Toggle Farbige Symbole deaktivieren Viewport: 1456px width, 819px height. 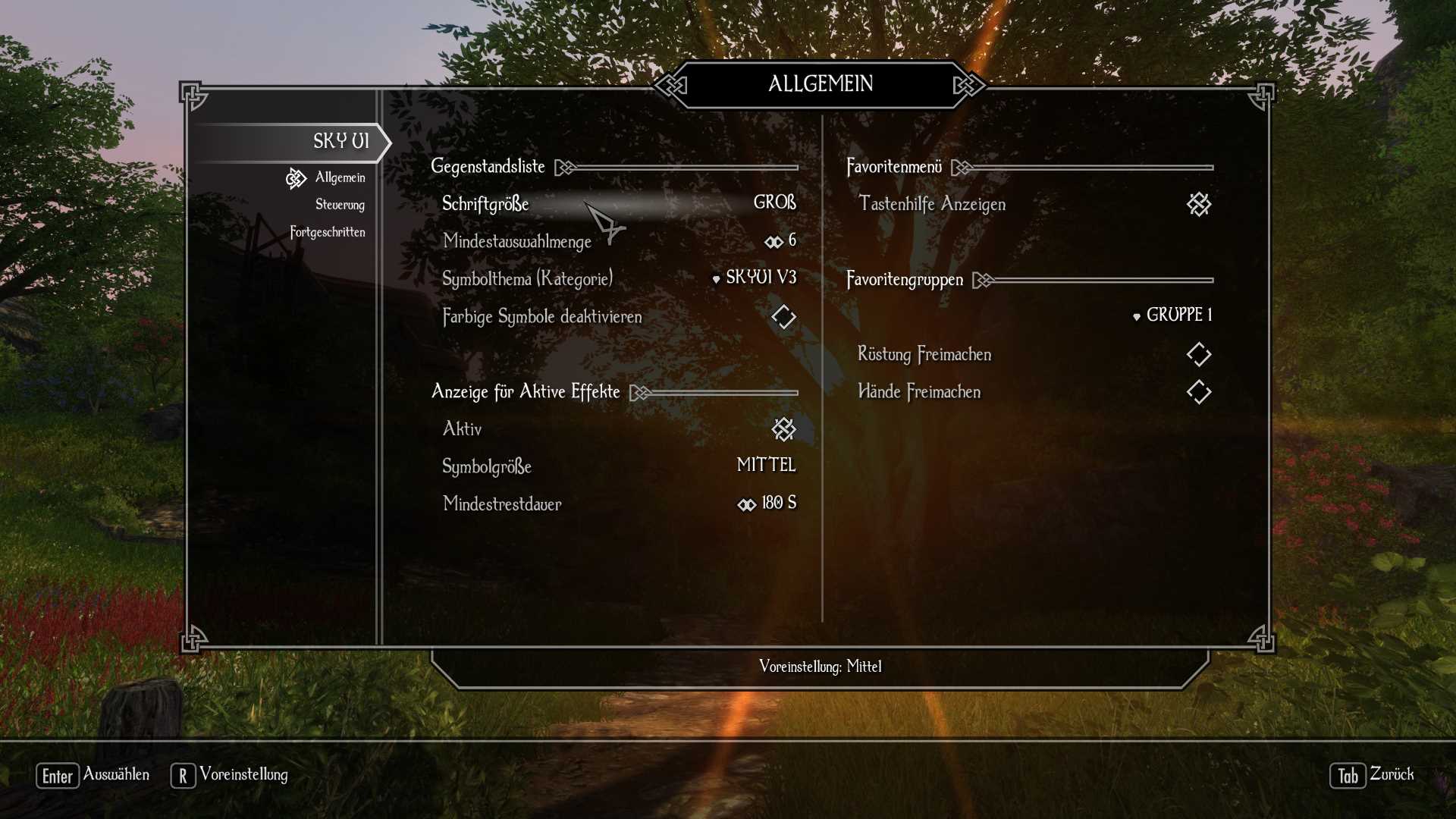(783, 317)
